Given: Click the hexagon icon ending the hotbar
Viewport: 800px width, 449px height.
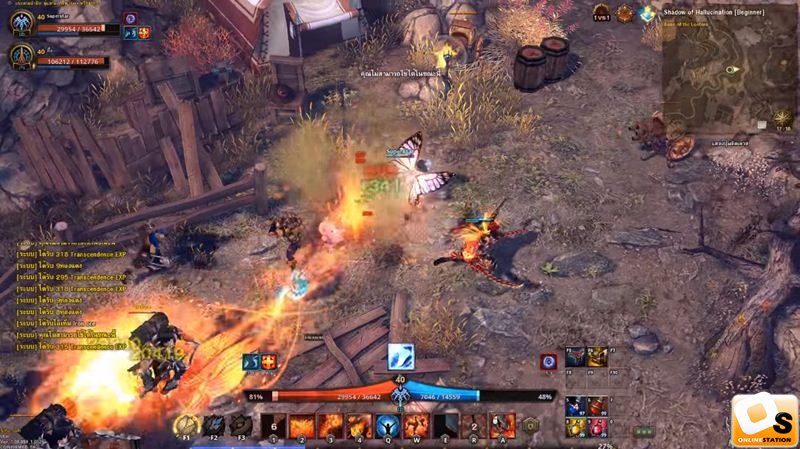Looking at the screenshot, I should pos(531,426).
